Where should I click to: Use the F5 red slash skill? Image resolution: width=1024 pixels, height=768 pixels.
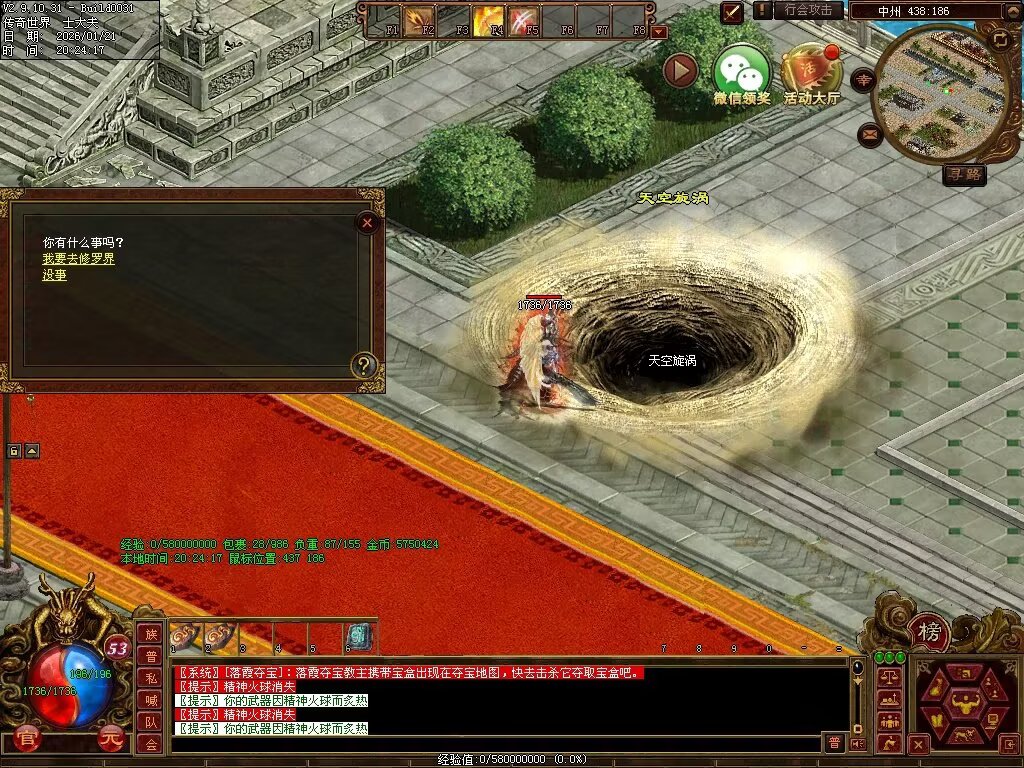pos(523,18)
